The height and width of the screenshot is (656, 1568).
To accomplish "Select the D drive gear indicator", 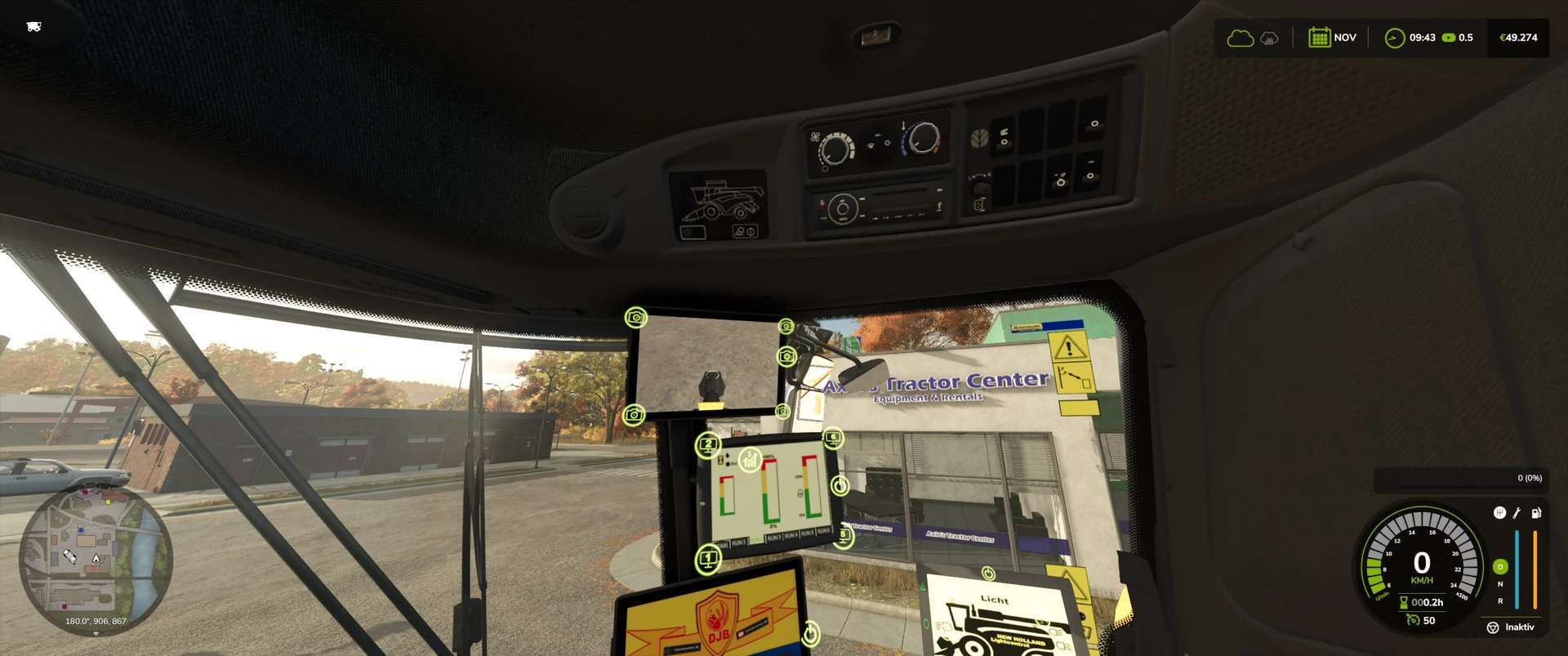I will click(x=1500, y=566).
